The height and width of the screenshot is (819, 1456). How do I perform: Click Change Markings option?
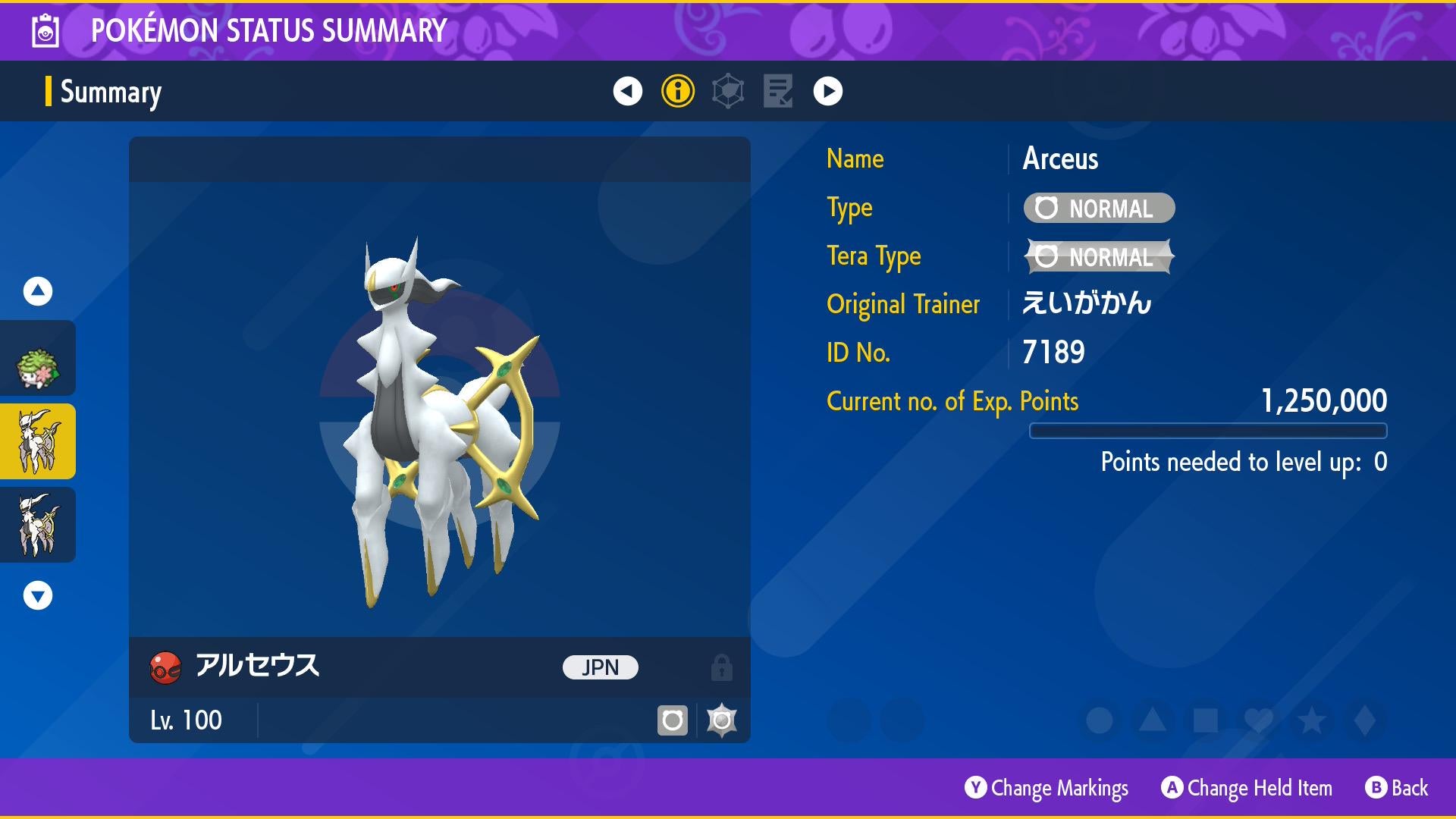(1046, 789)
